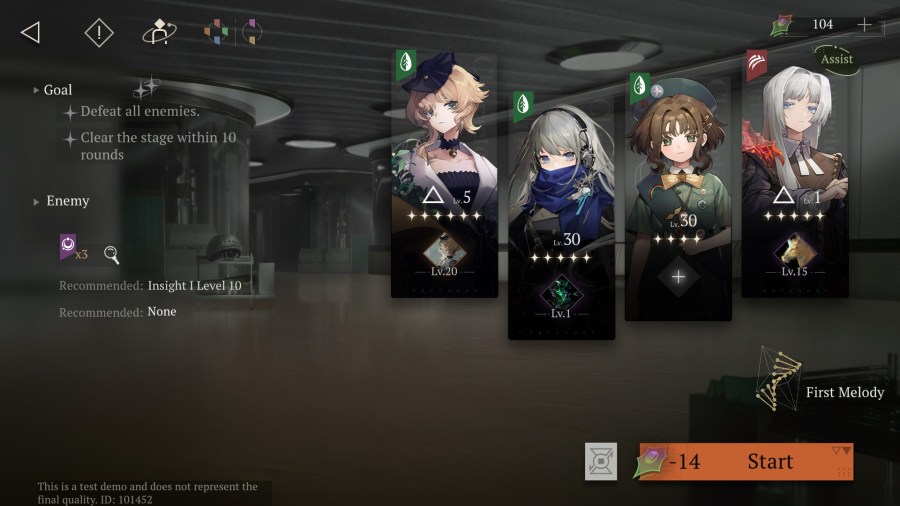Show the colored affinity chart icon

tap(216, 32)
